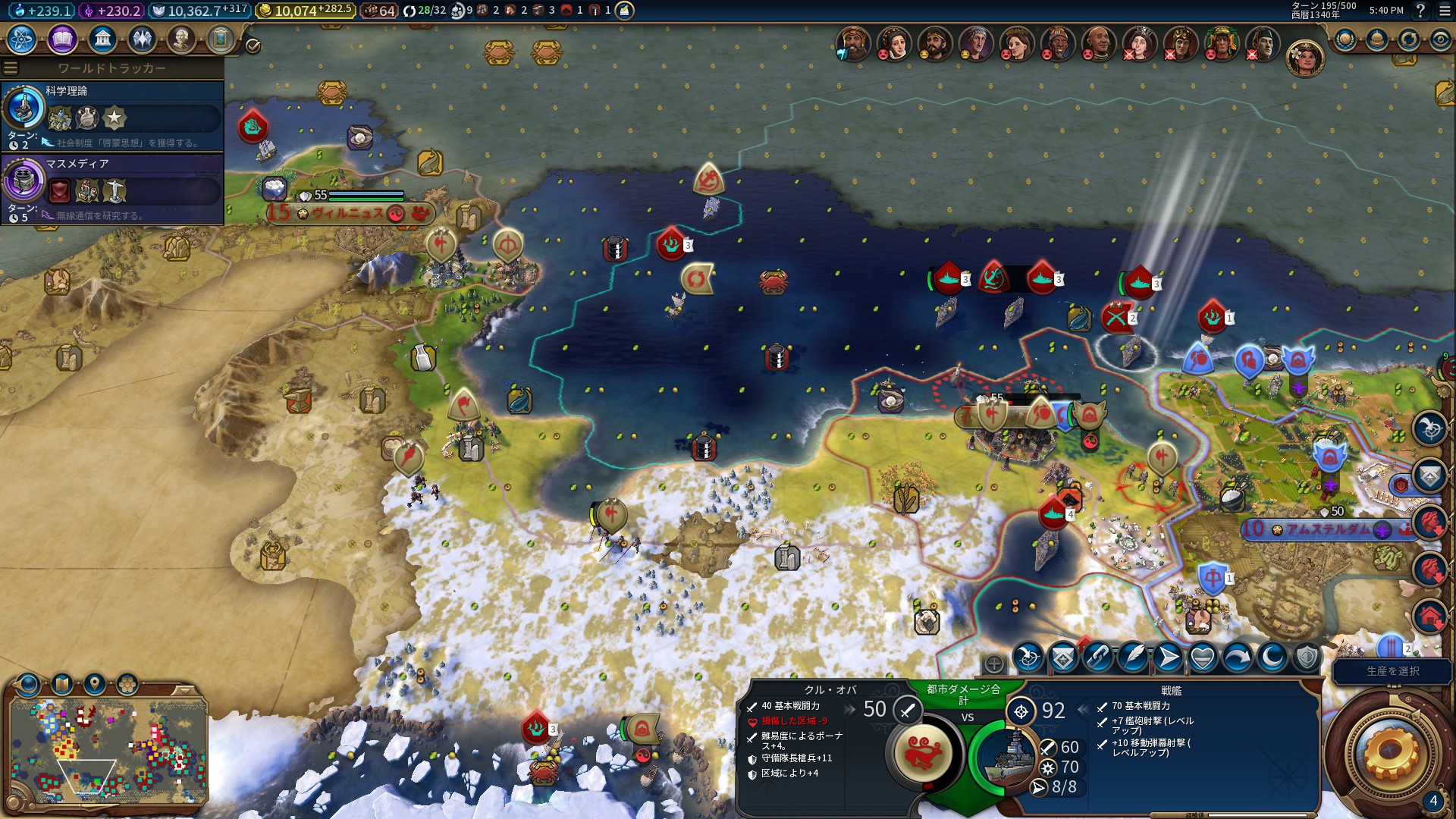
Task: Toggle the ワールドトラッカー list menu button
Action: click(x=11, y=68)
